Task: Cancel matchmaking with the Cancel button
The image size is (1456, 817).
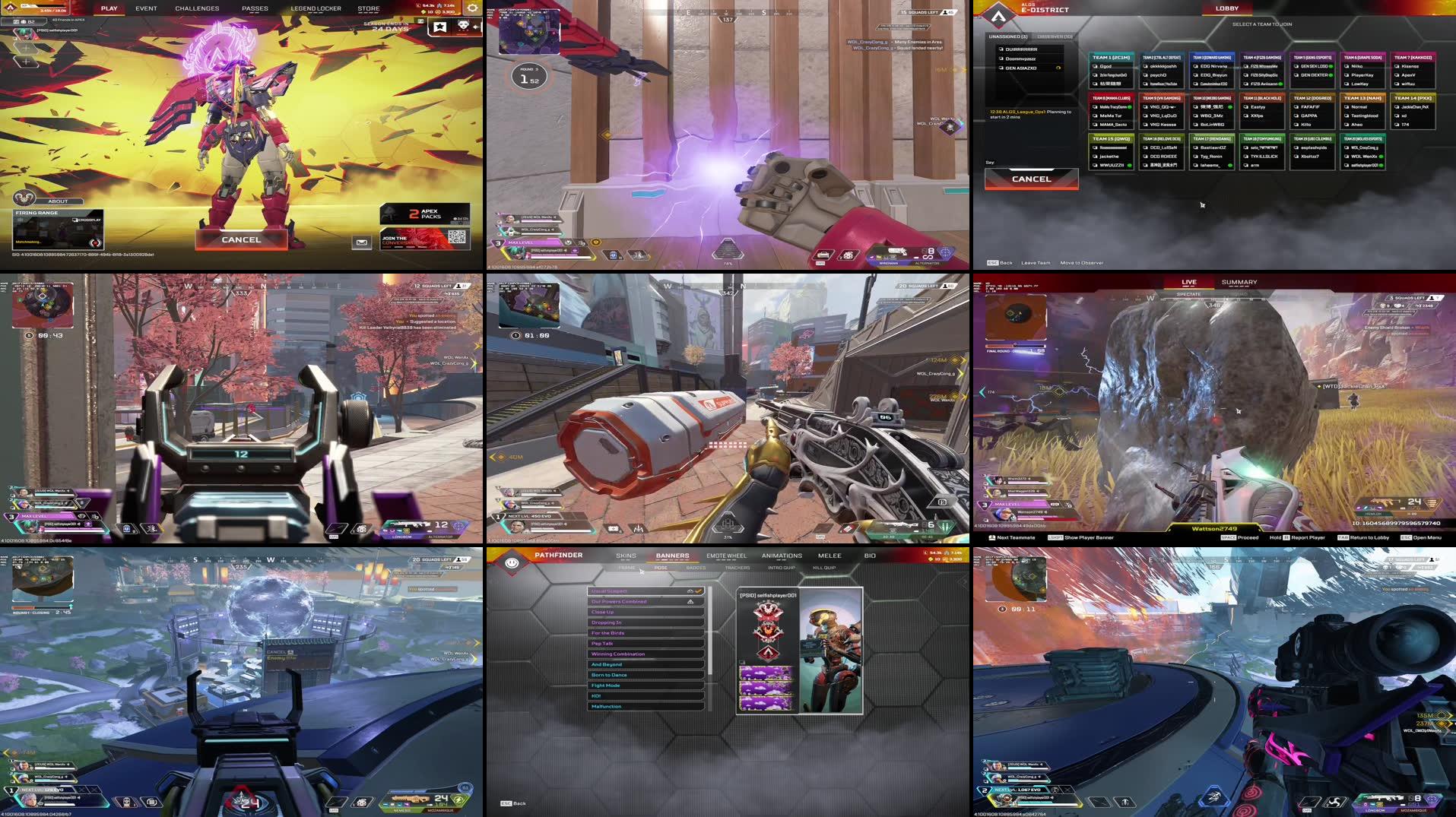Action: click(x=240, y=239)
